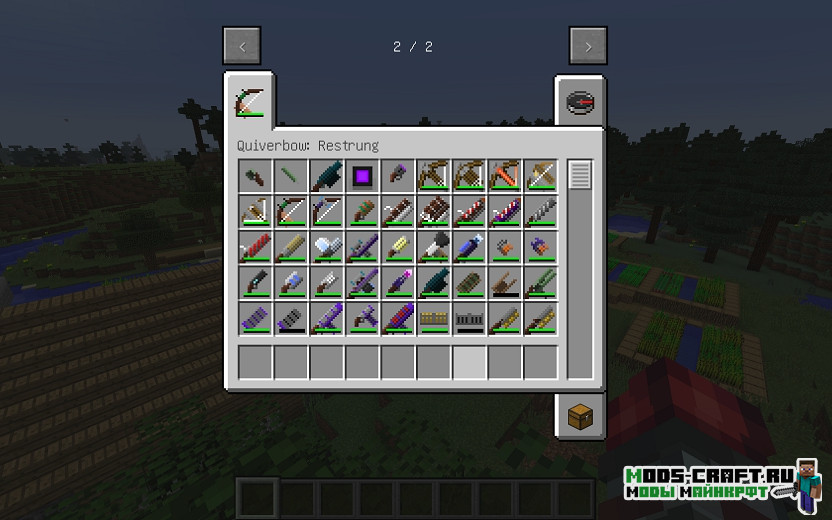Choose the red striped launcher item
Screen dimensions: 832x520
[256, 248]
